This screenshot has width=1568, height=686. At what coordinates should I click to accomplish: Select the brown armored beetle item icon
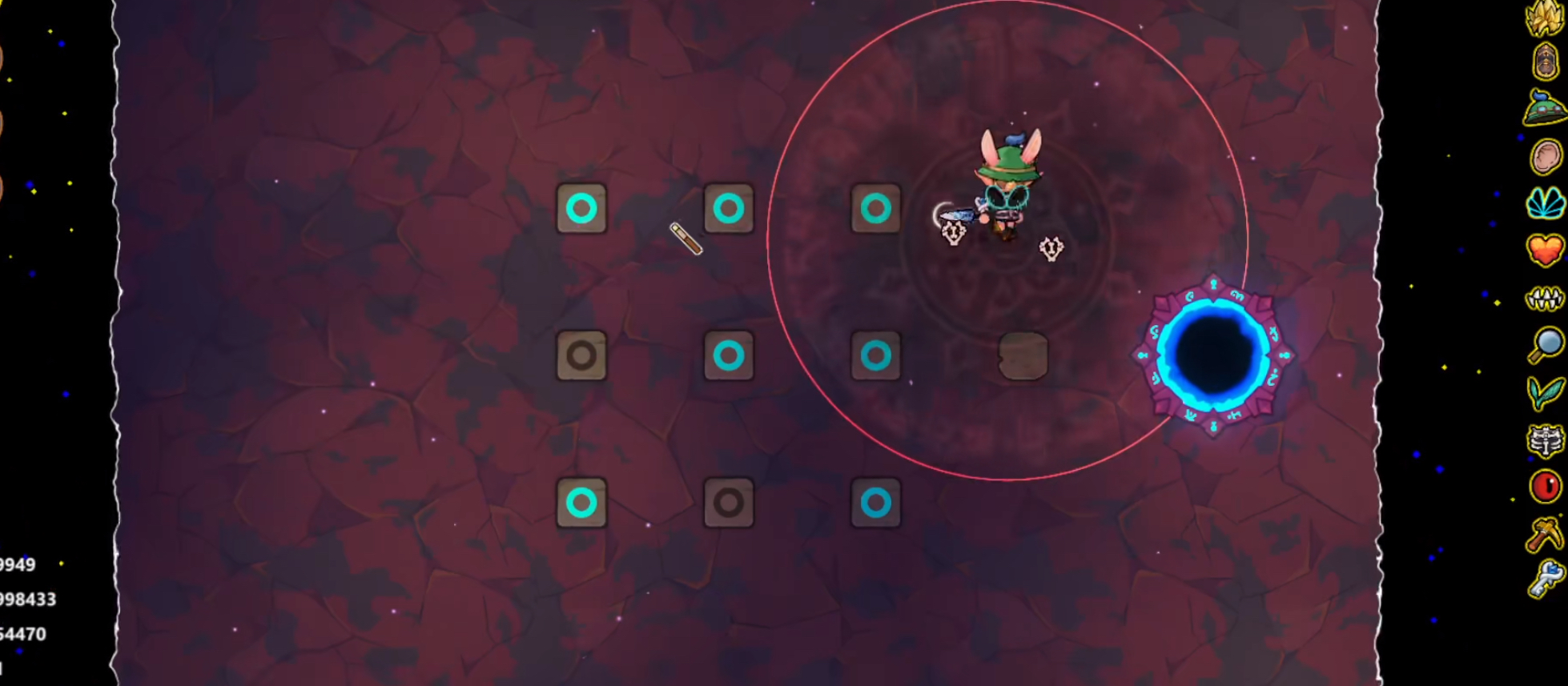click(1546, 62)
